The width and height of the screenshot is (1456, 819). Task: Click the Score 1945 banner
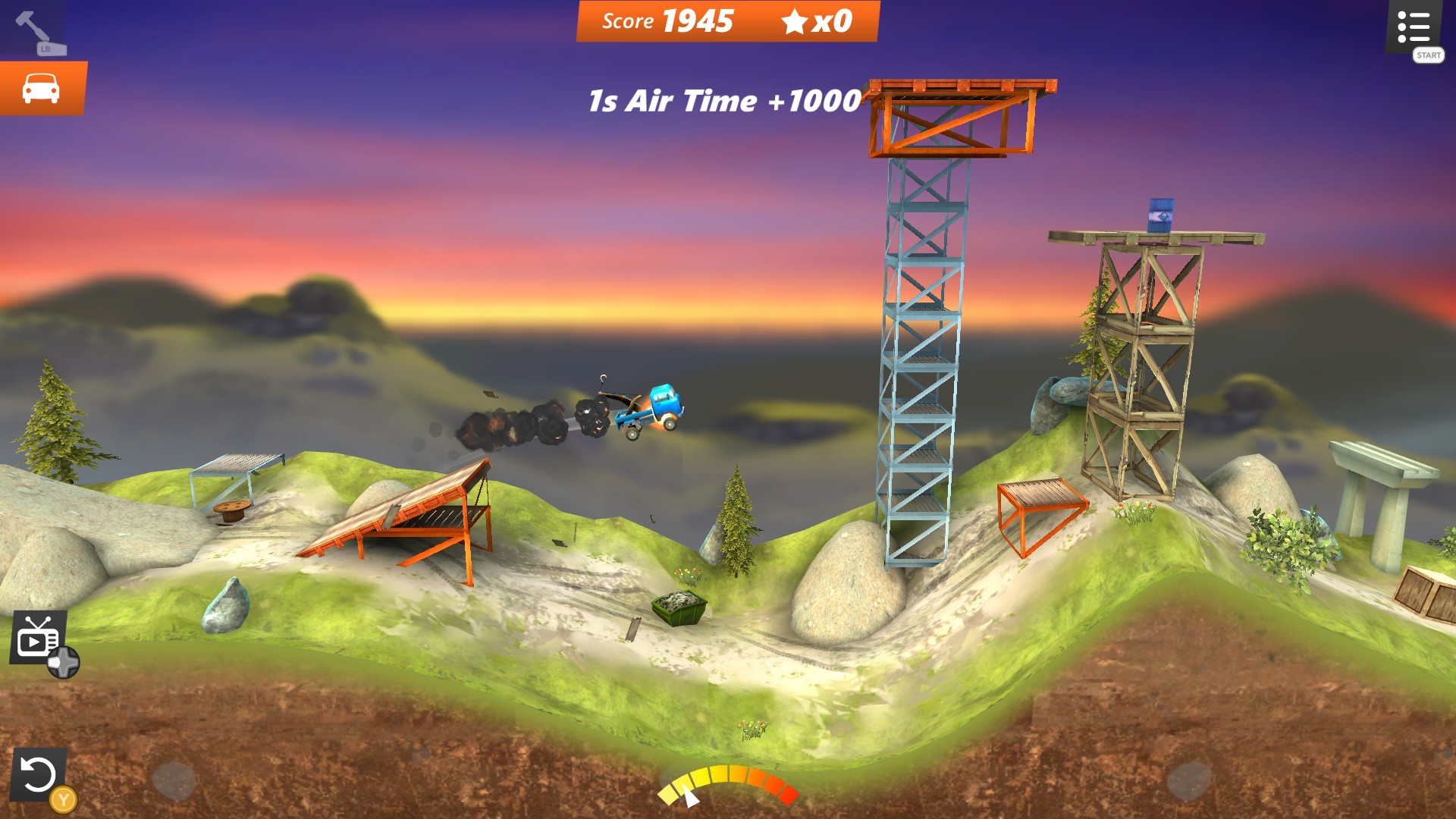667,21
